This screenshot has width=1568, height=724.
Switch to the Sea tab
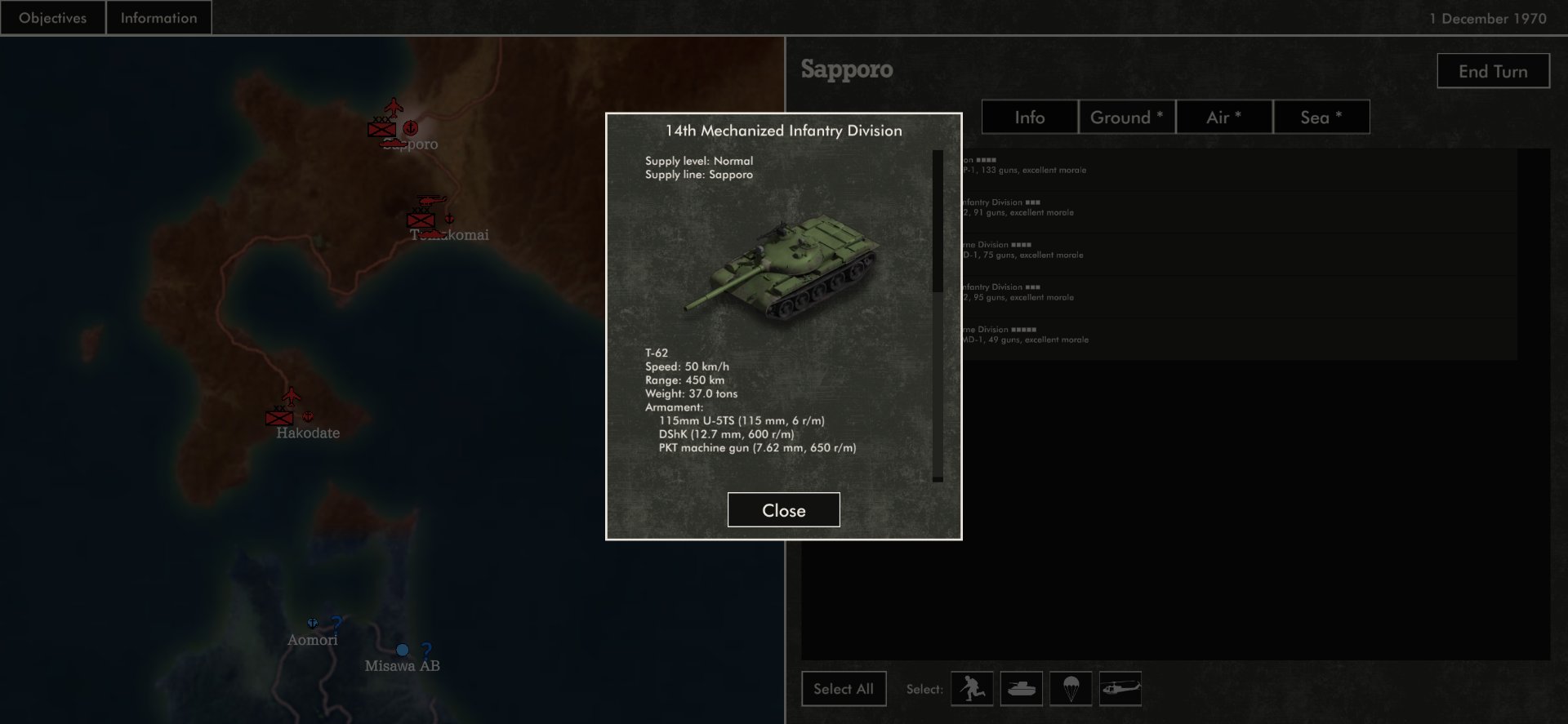click(1321, 117)
